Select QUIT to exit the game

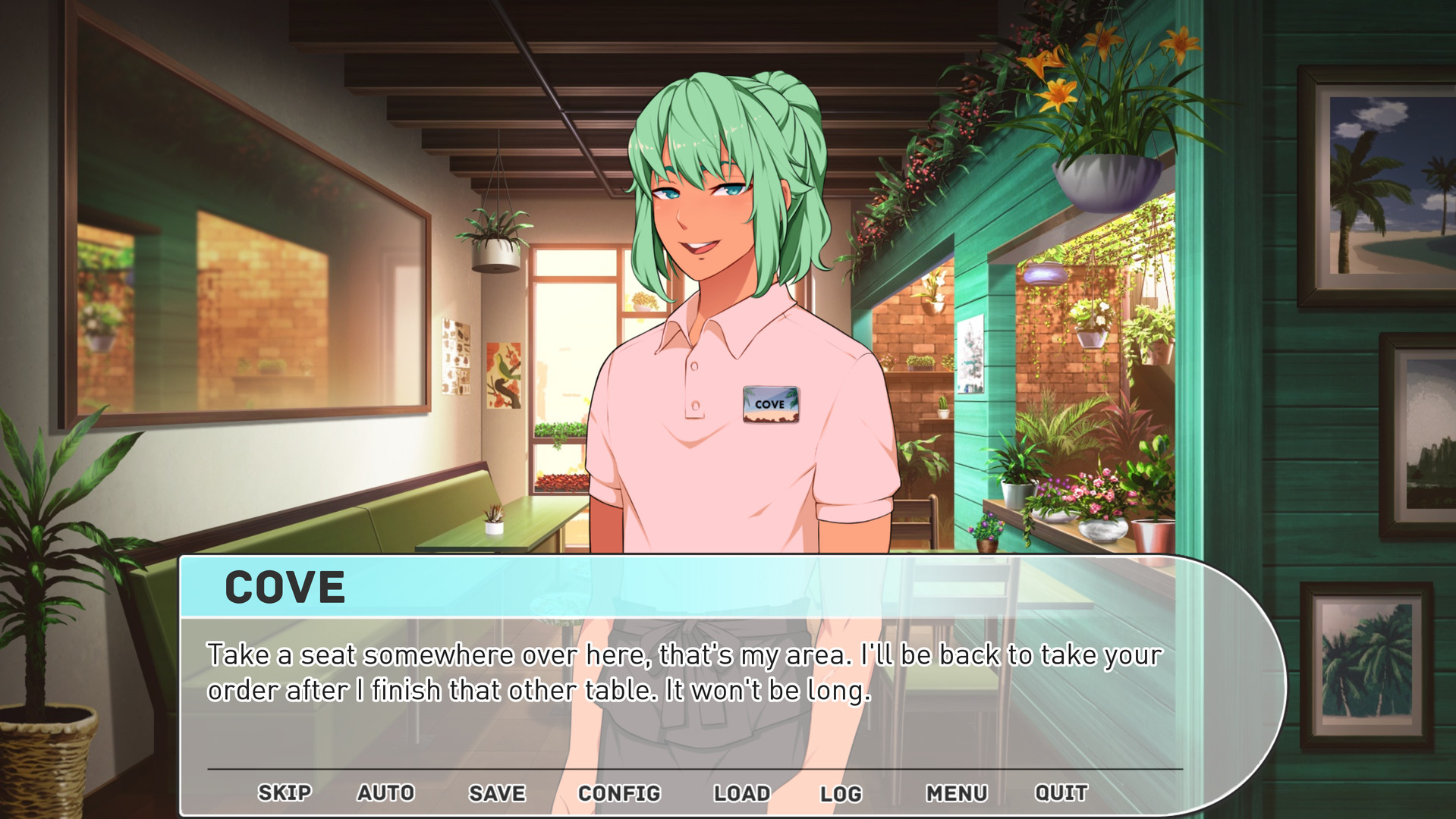point(1061,792)
